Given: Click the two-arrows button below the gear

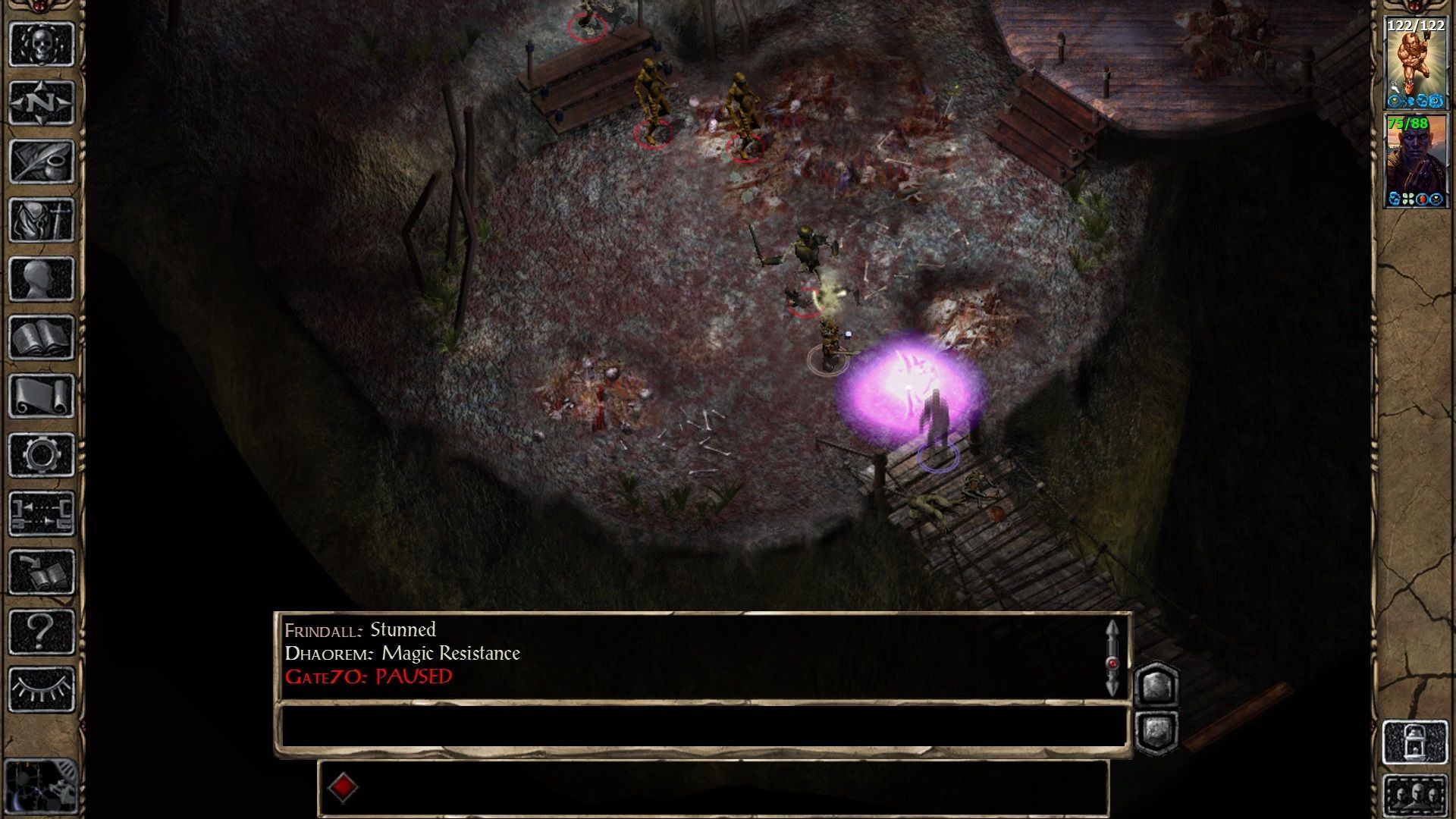Looking at the screenshot, I should pyautogui.click(x=41, y=513).
